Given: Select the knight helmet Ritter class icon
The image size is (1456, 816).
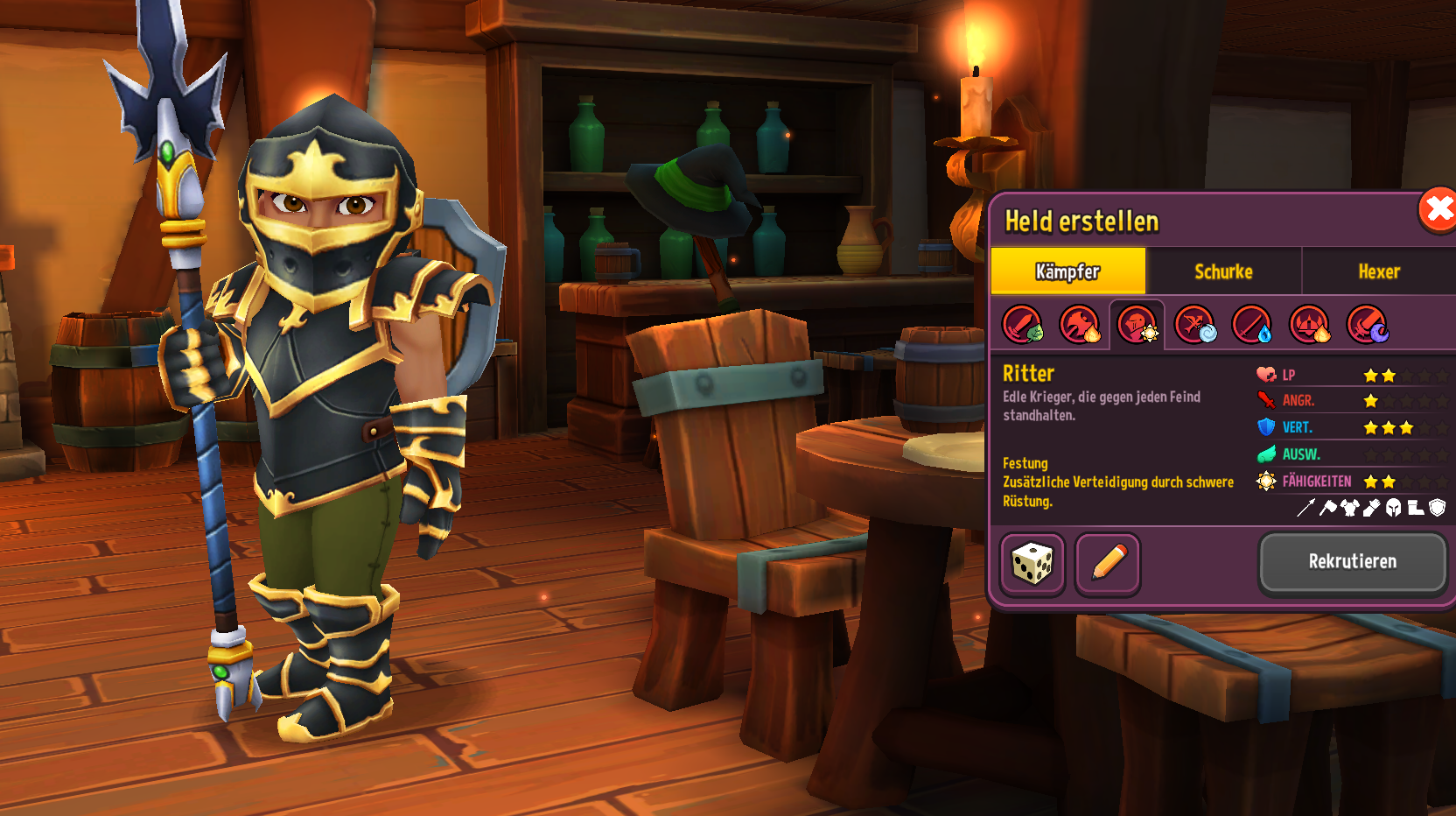Looking at the screenshot, I should 1137,325.
